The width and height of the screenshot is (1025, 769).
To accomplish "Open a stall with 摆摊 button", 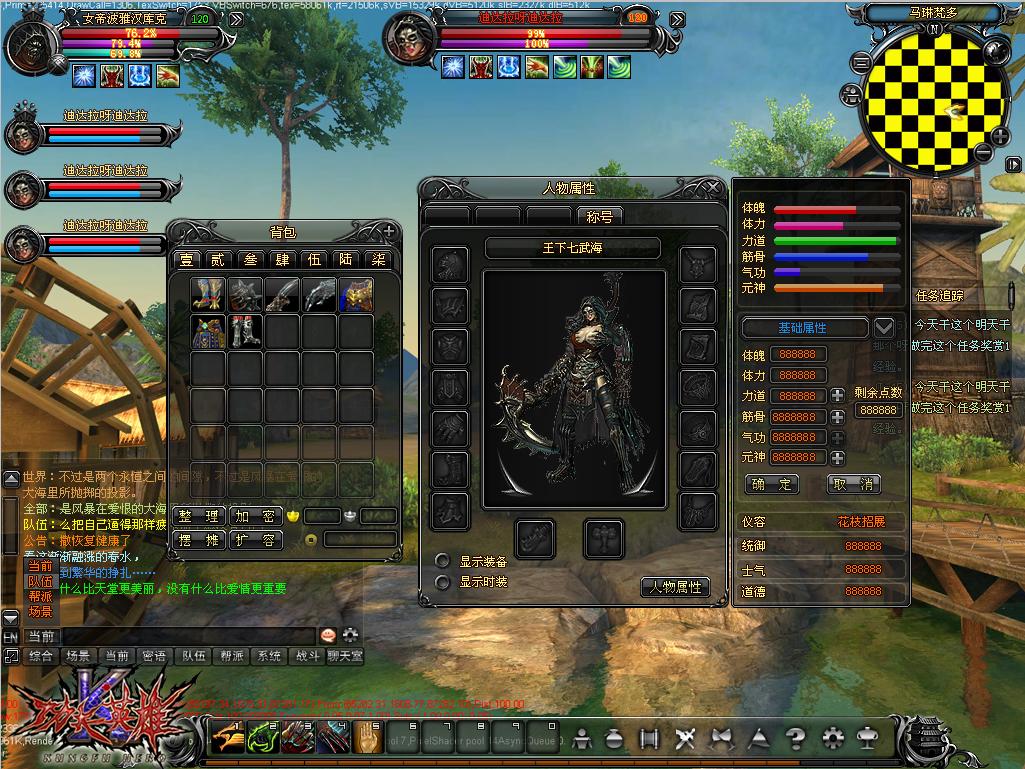I will click(198, 540).
